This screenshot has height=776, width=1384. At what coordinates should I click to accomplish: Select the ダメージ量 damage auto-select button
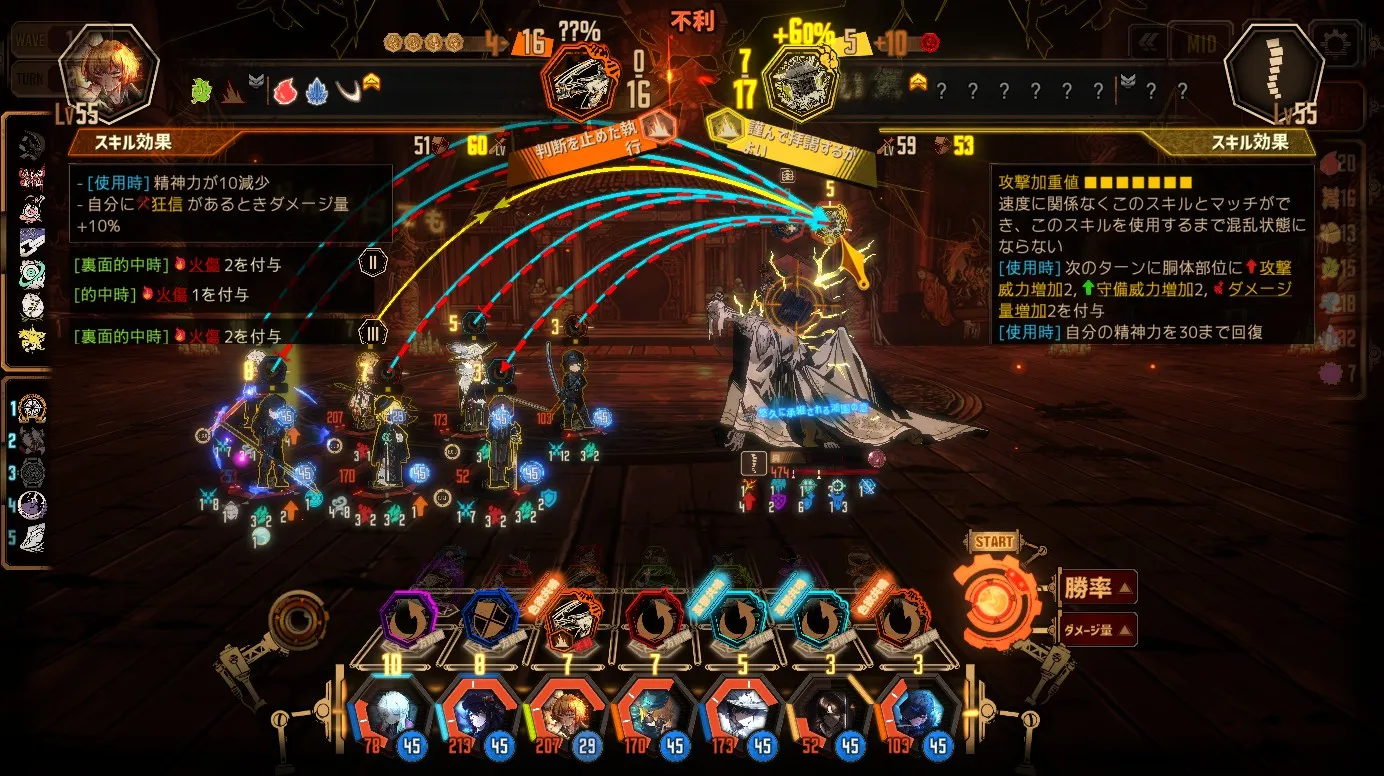[1096, 629]
